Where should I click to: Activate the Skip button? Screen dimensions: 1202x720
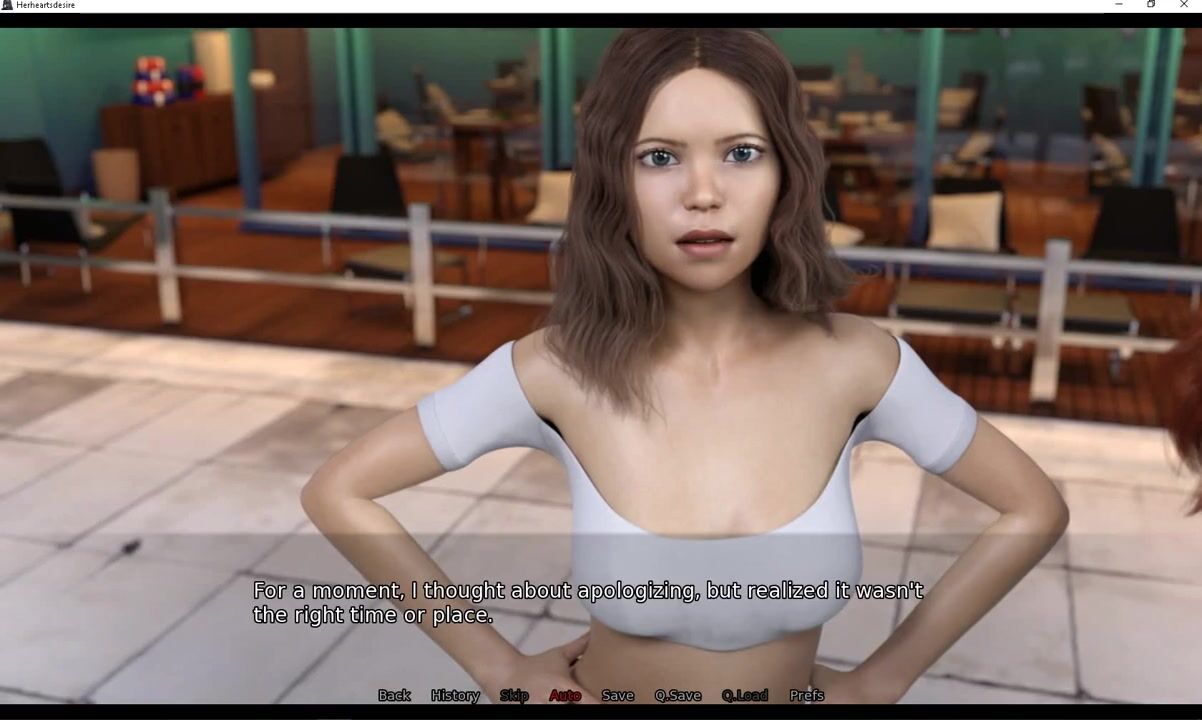(x=514, y=695)
